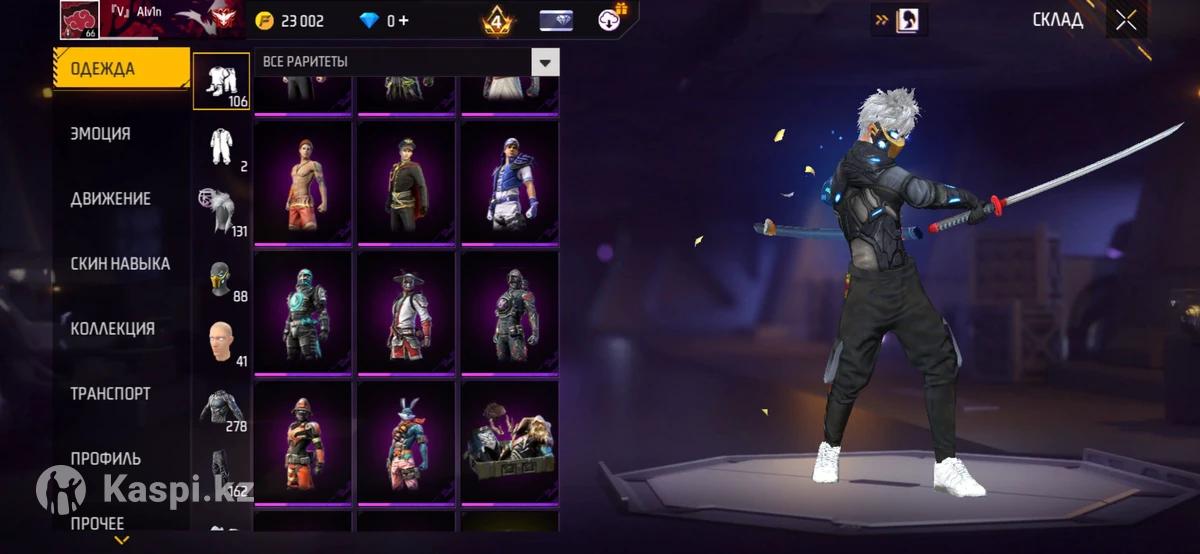This screenshot has width=1200, height=554.
Task: Switch to СКИН НАВЫКА tab
Action: click(120, 264)
